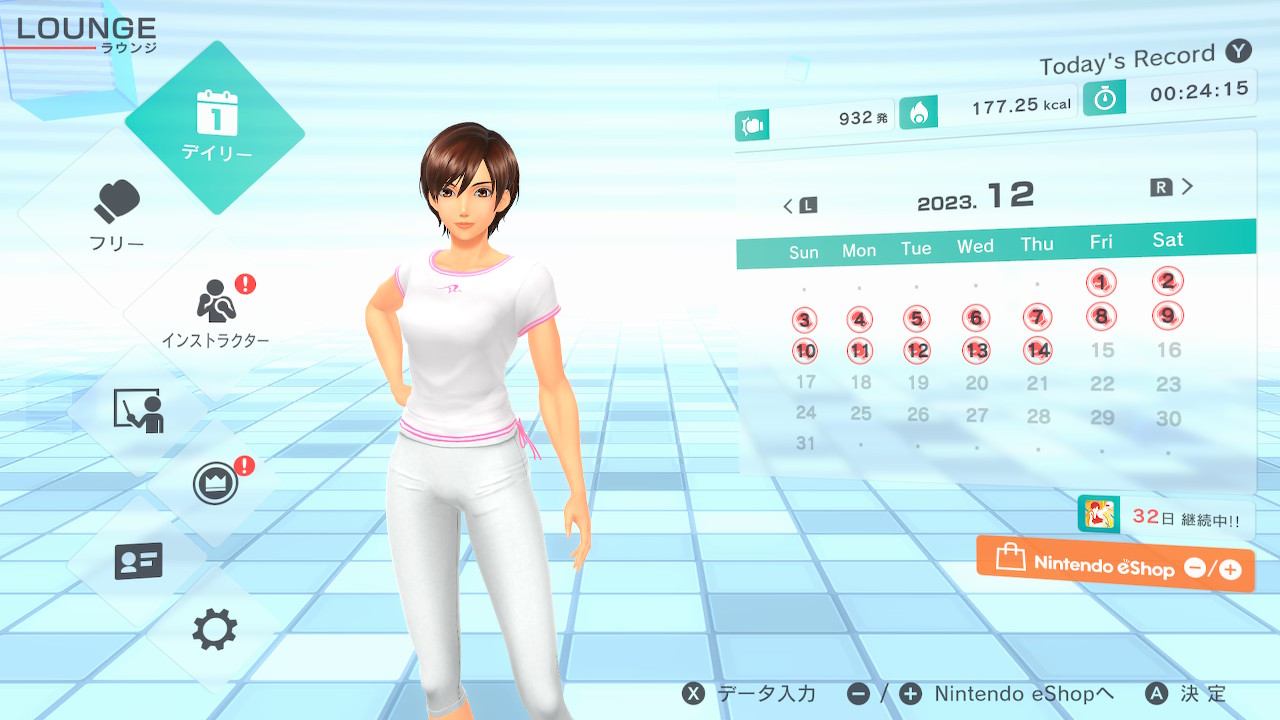Select December 14 on the calendar
1280x720 pixels.
pos(1038,350)
